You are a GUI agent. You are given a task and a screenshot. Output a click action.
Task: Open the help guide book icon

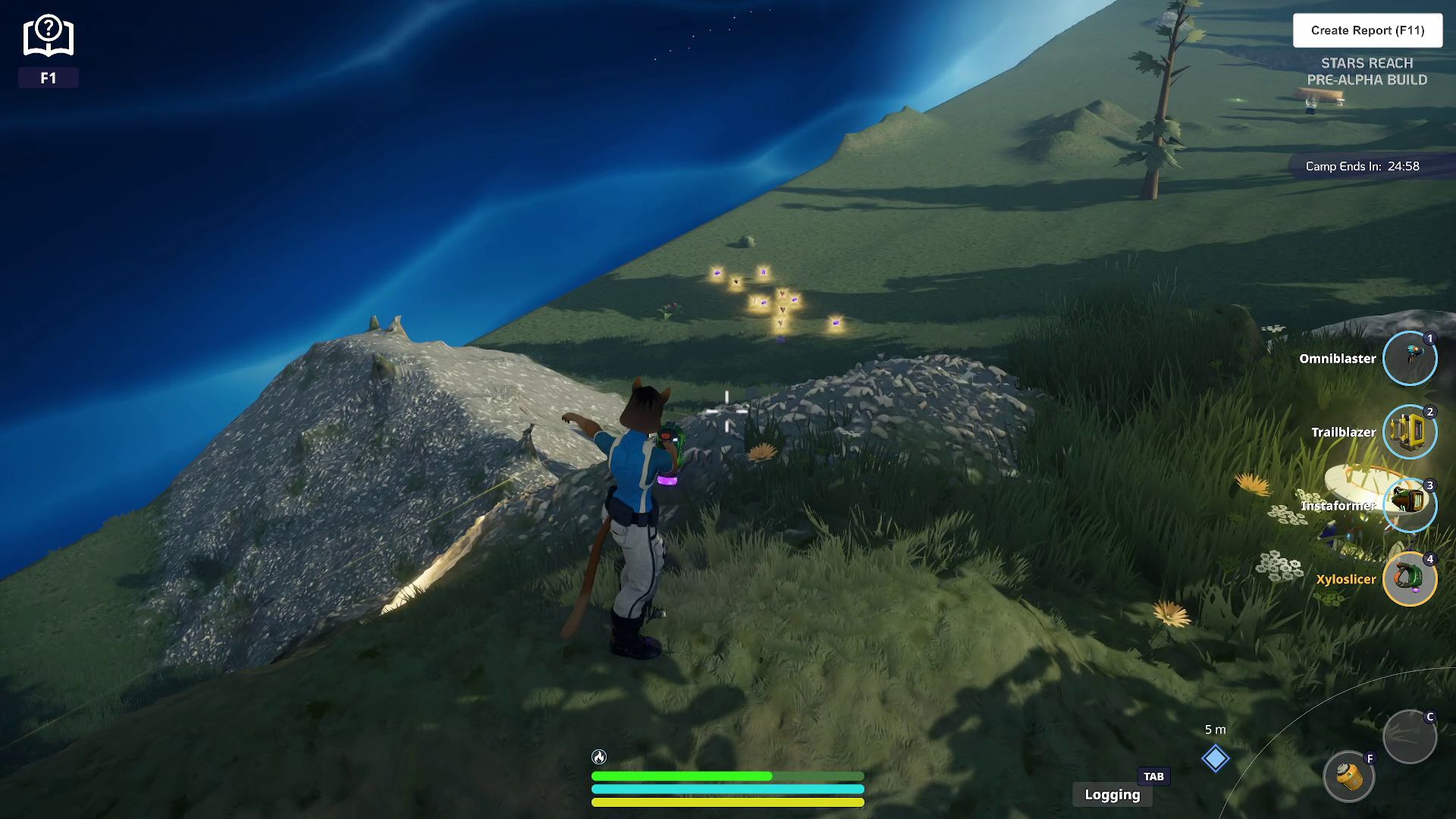coord(49,36)
